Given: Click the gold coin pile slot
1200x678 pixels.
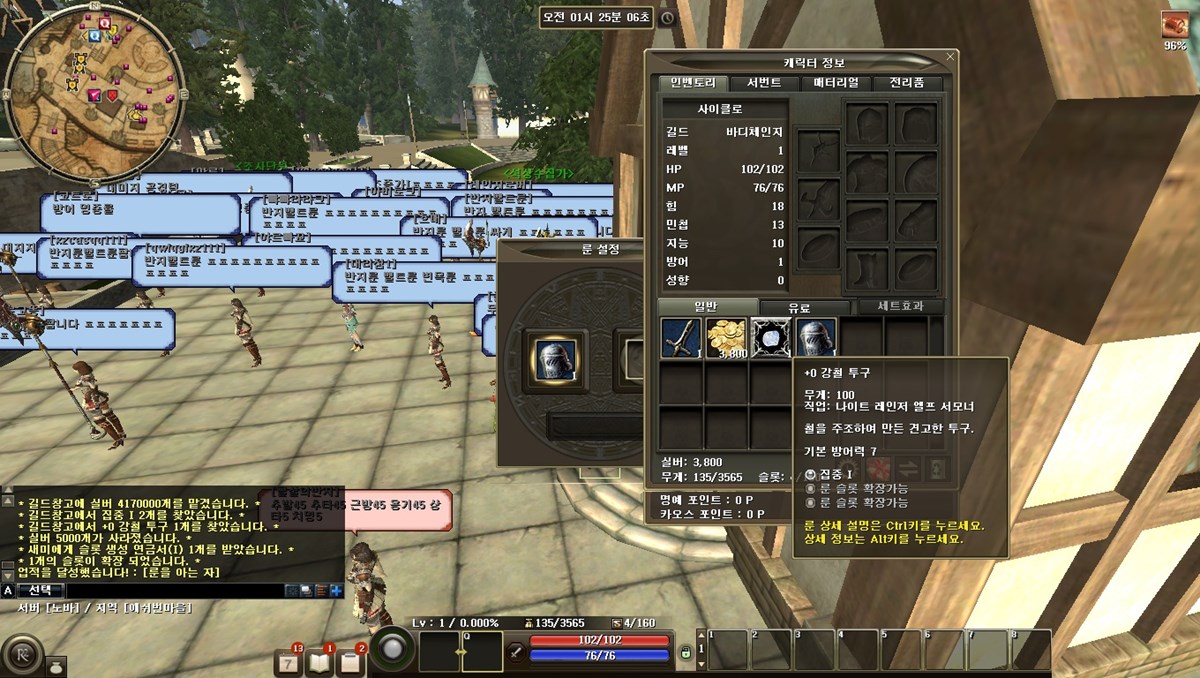Looking at the screenshot, I should pyautogui.click(x=726, y=338).
